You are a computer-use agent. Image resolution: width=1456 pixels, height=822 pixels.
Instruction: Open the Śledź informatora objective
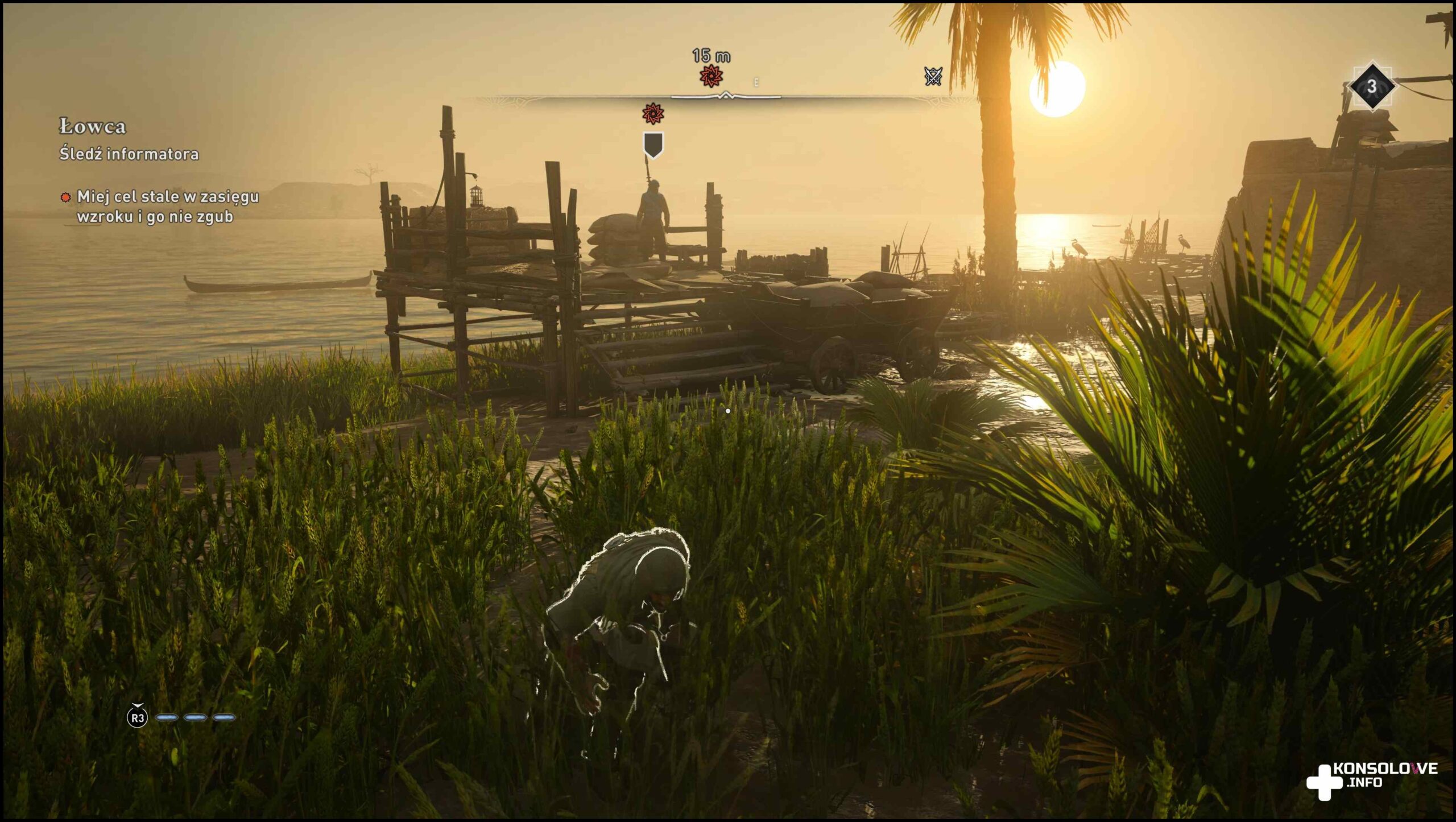click(x=129, y=154)
